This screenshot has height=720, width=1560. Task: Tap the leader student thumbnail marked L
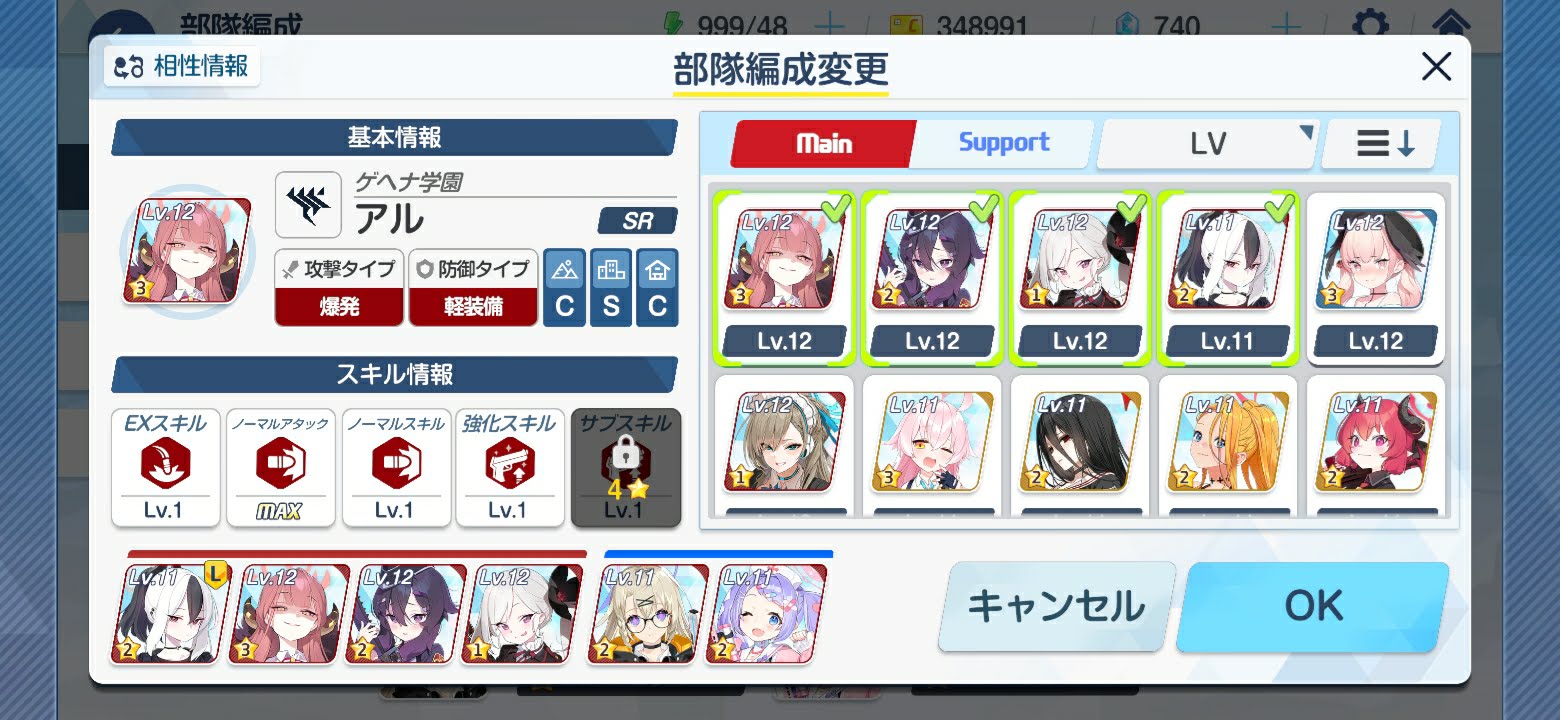(x=166, y=610)
